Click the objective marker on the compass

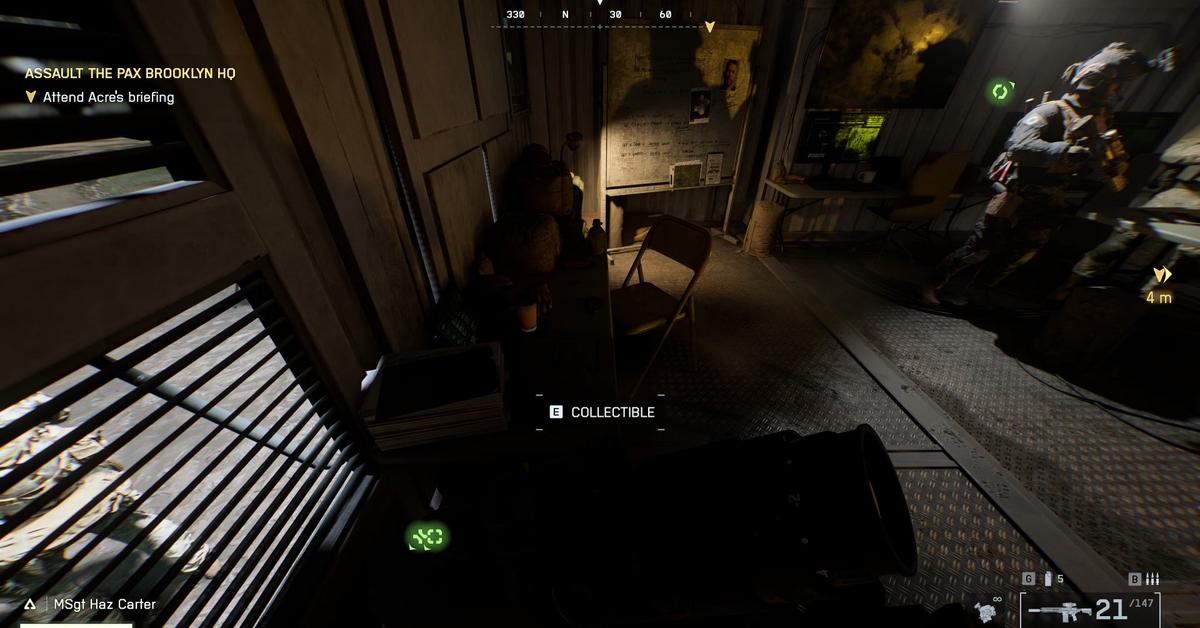(710, 26)
